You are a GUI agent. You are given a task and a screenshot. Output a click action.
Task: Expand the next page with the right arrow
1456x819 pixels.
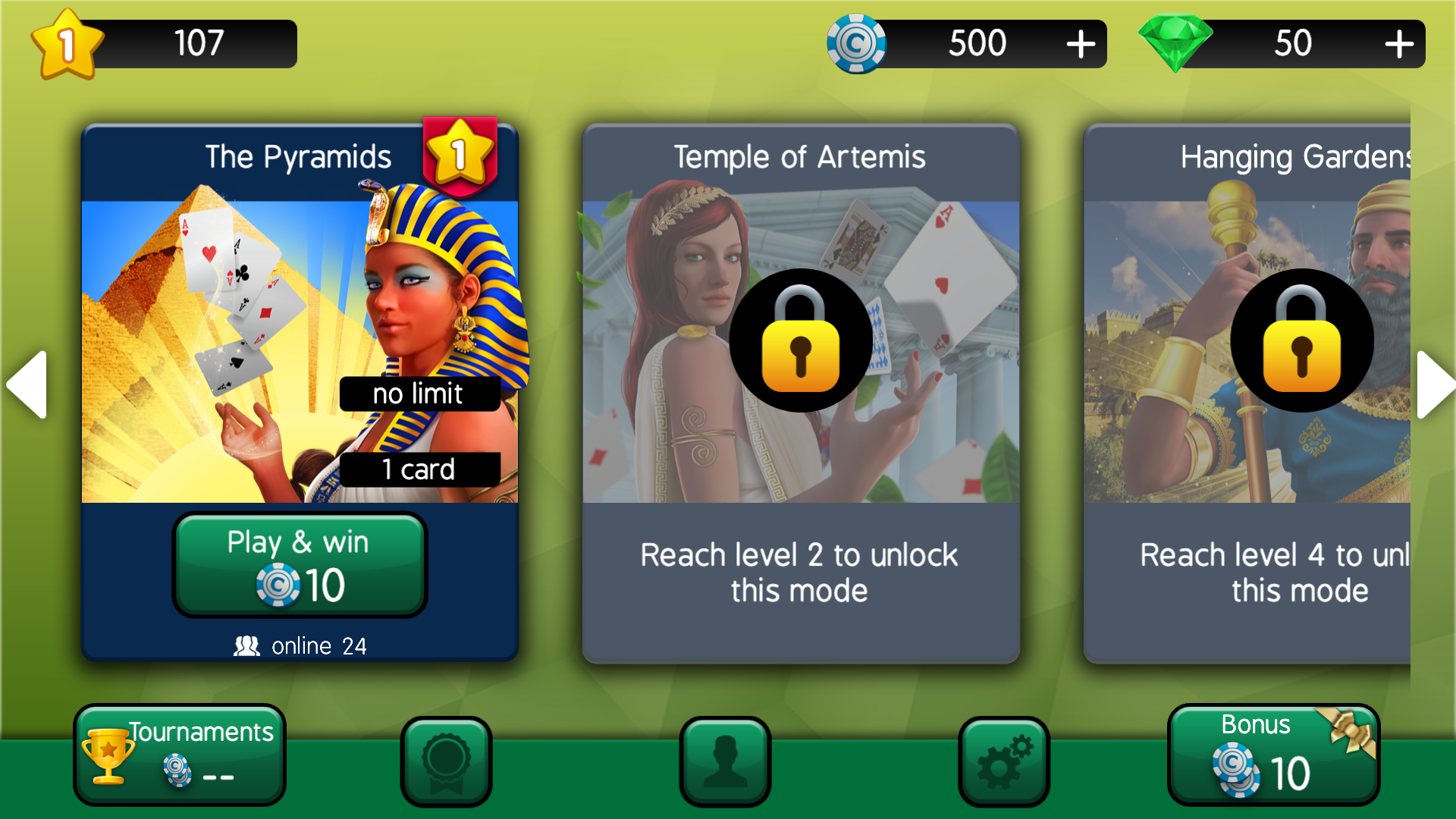(1435, 385)
